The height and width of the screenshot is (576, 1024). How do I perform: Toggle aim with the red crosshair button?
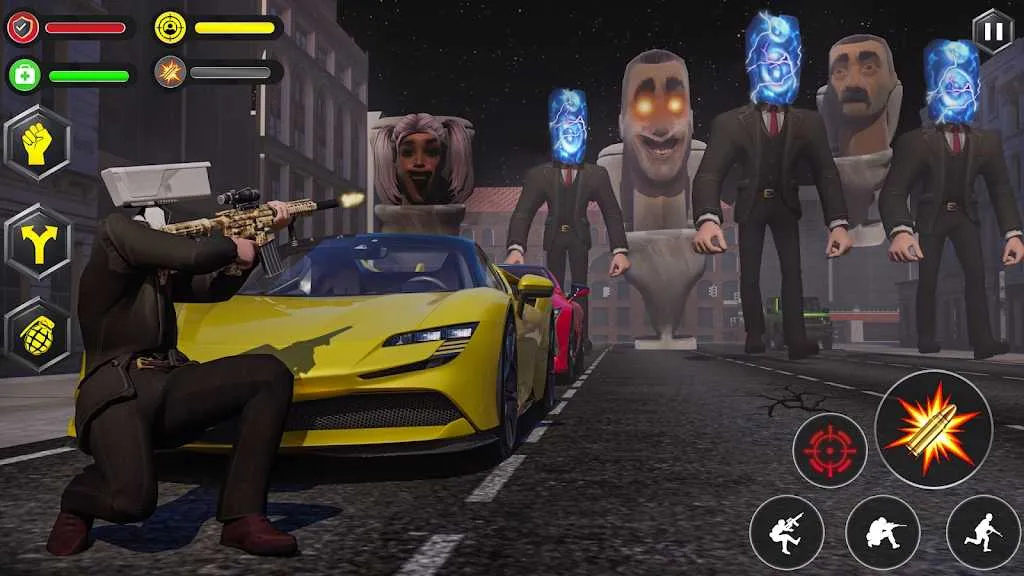pos(829,451)
